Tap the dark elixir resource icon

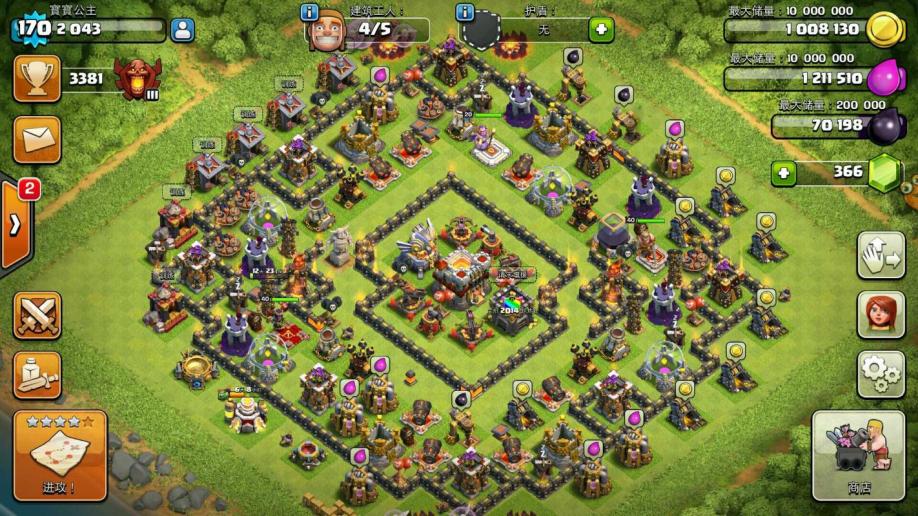(x=885, y=124)
